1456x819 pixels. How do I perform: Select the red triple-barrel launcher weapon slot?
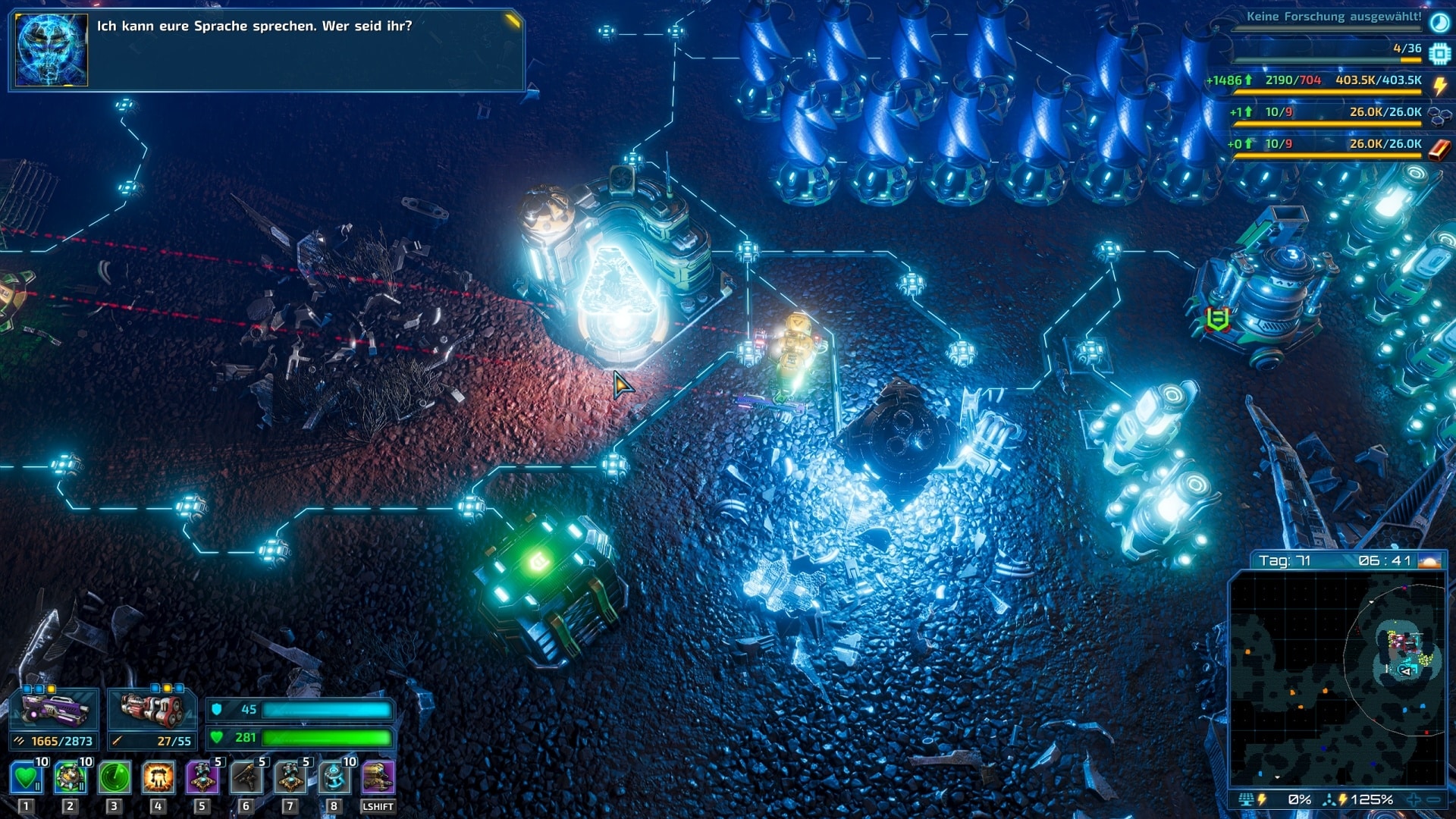point(152,711)
